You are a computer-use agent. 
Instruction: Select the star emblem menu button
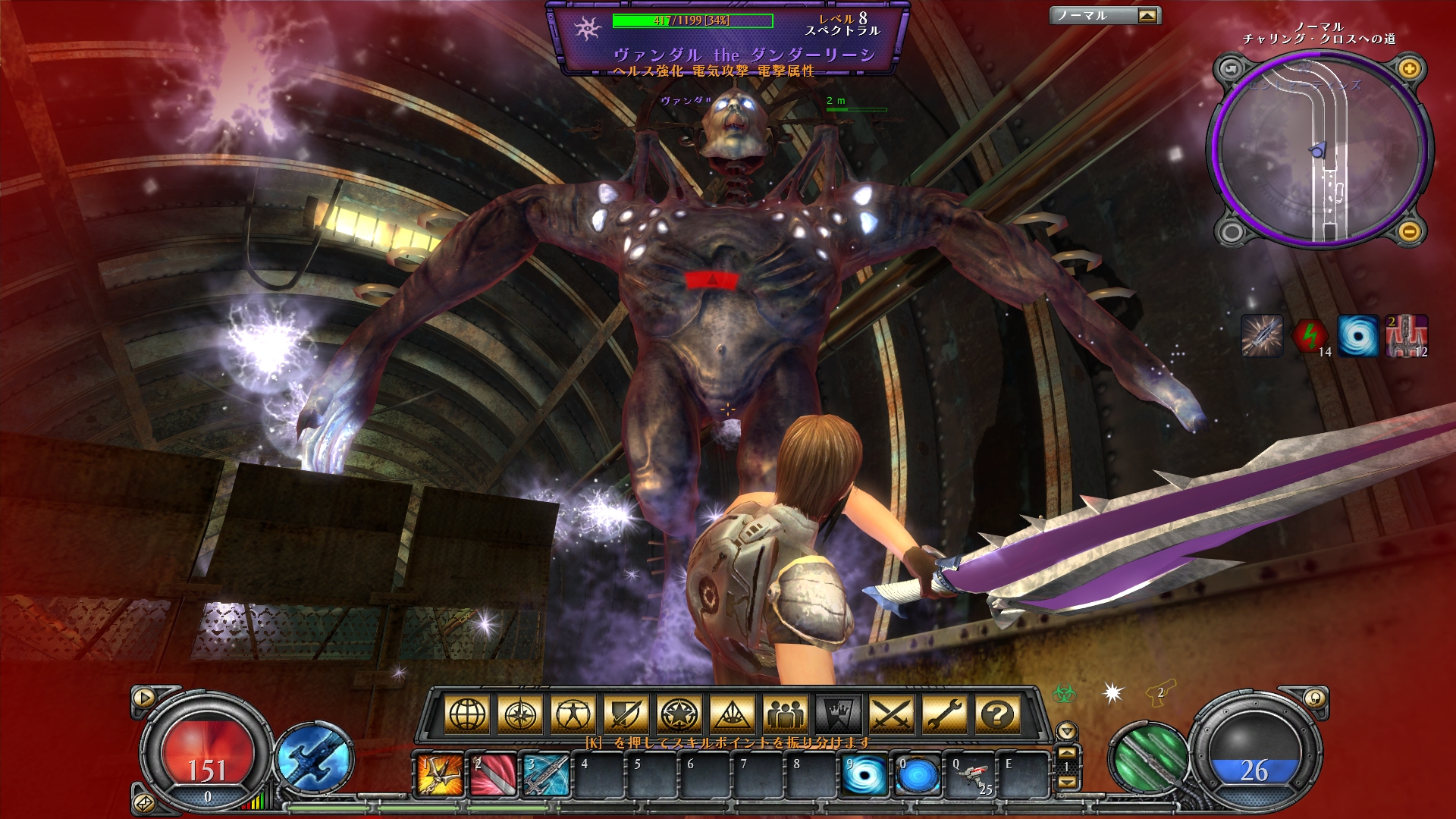[x=679, y=714]
